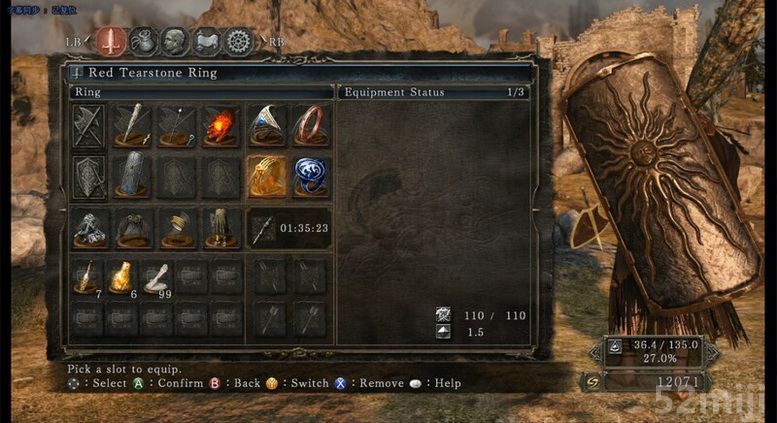This screenshot has width=777, height=423.
Task: Select the leggings armor slot
Action: coord(220,228)
